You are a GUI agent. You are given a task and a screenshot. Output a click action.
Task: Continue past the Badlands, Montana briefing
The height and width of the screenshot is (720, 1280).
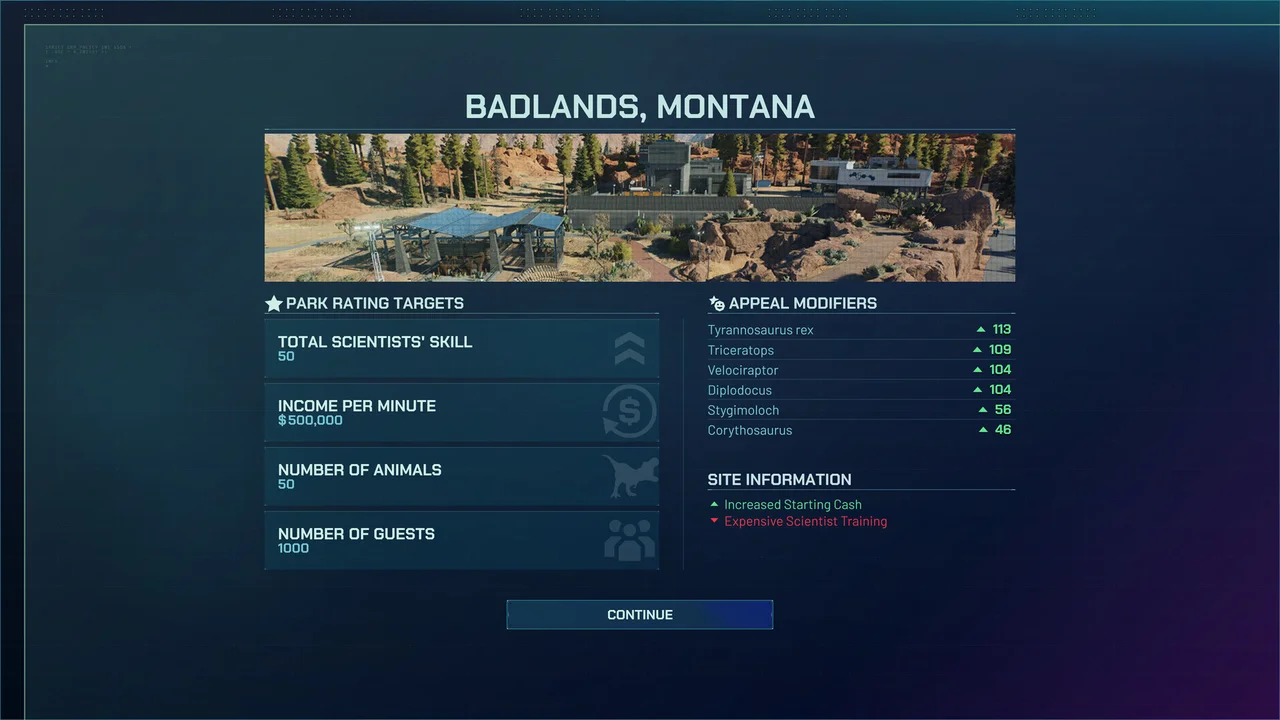coord(639,614)
